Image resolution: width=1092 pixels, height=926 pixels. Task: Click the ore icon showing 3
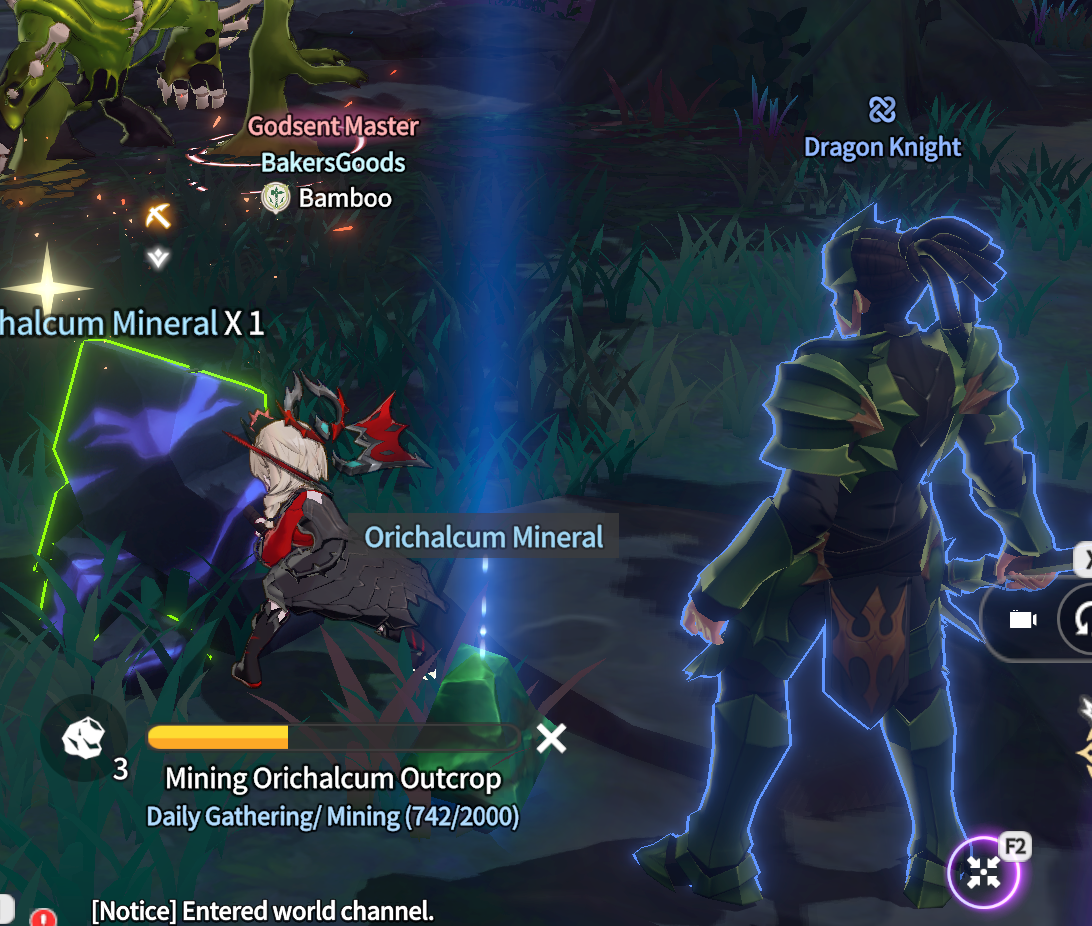click(x=83, y=738)
